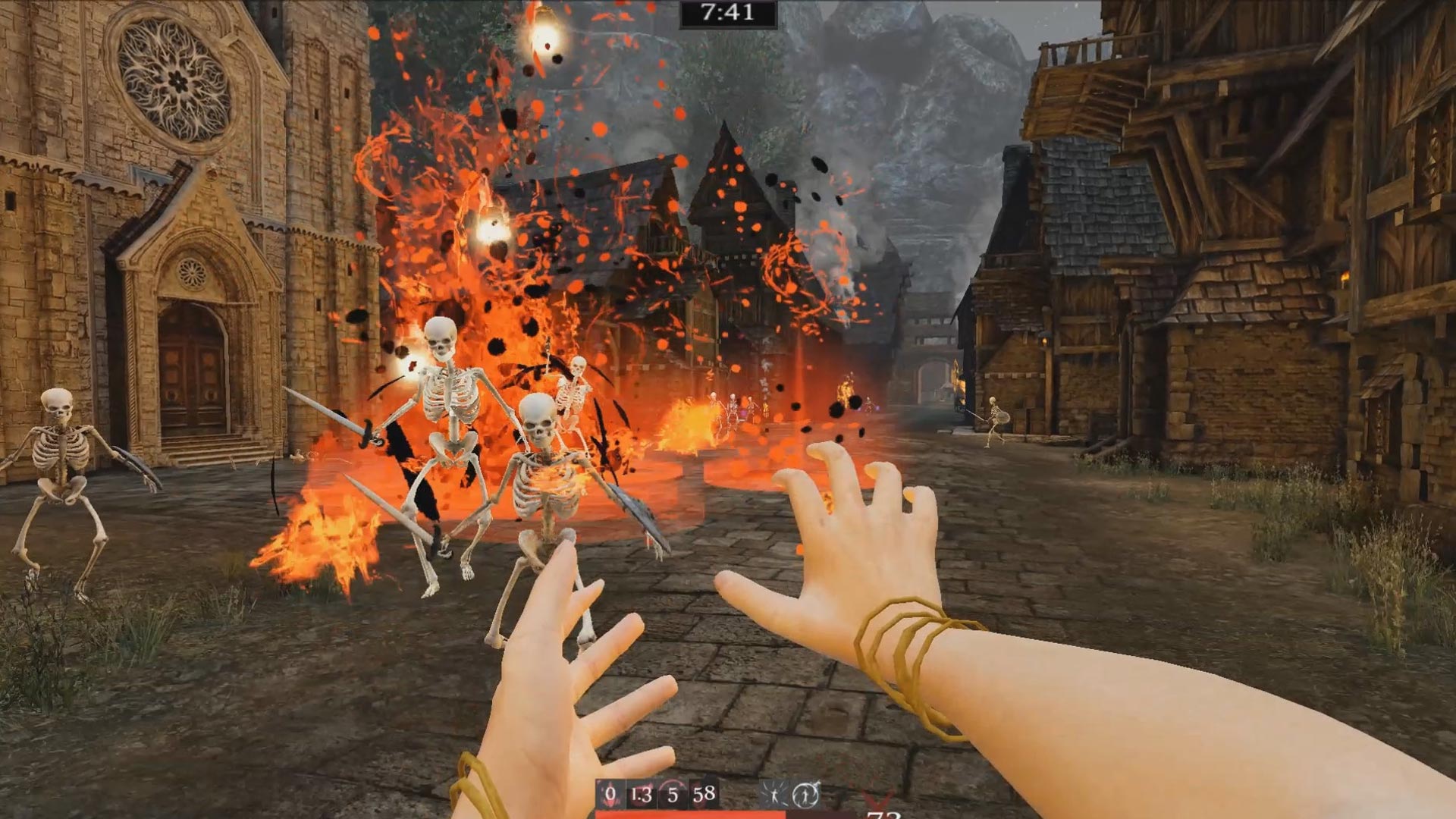Choose the ability icon showing 58
Viewport: 1456px width, 819px height.
(704, 794)
